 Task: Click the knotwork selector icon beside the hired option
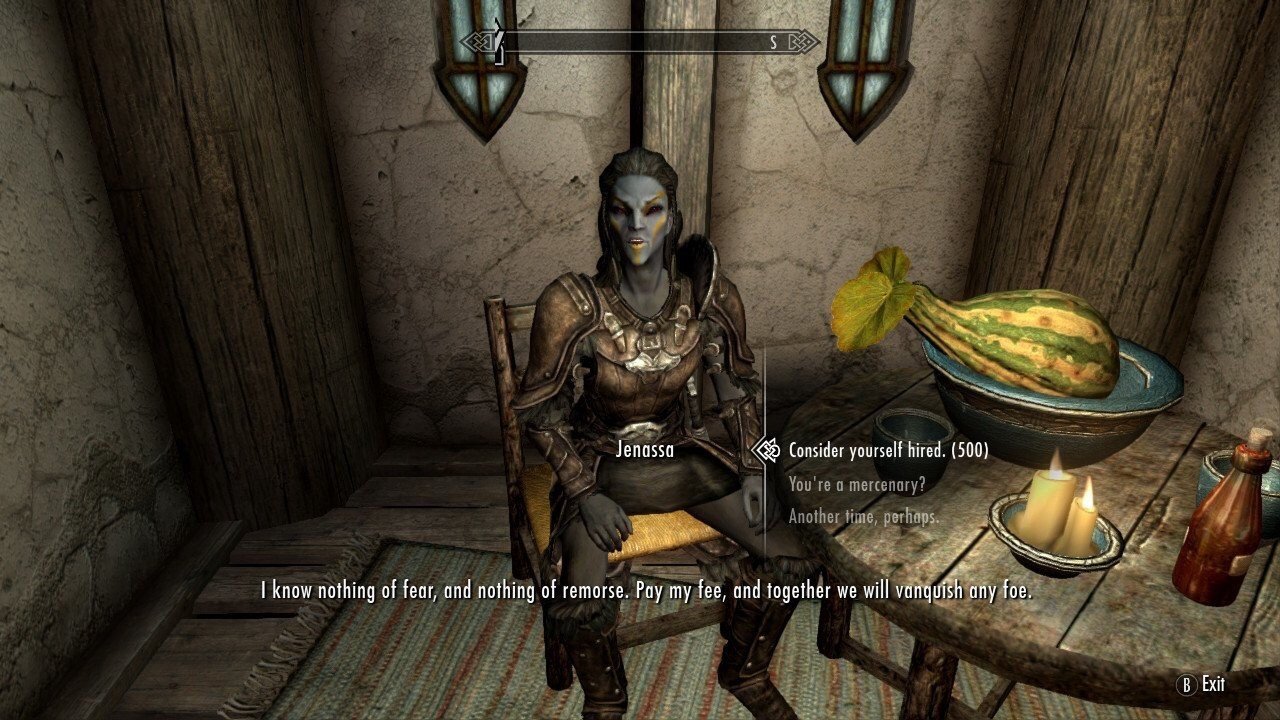pyautogui.click(x=765, y=450)
